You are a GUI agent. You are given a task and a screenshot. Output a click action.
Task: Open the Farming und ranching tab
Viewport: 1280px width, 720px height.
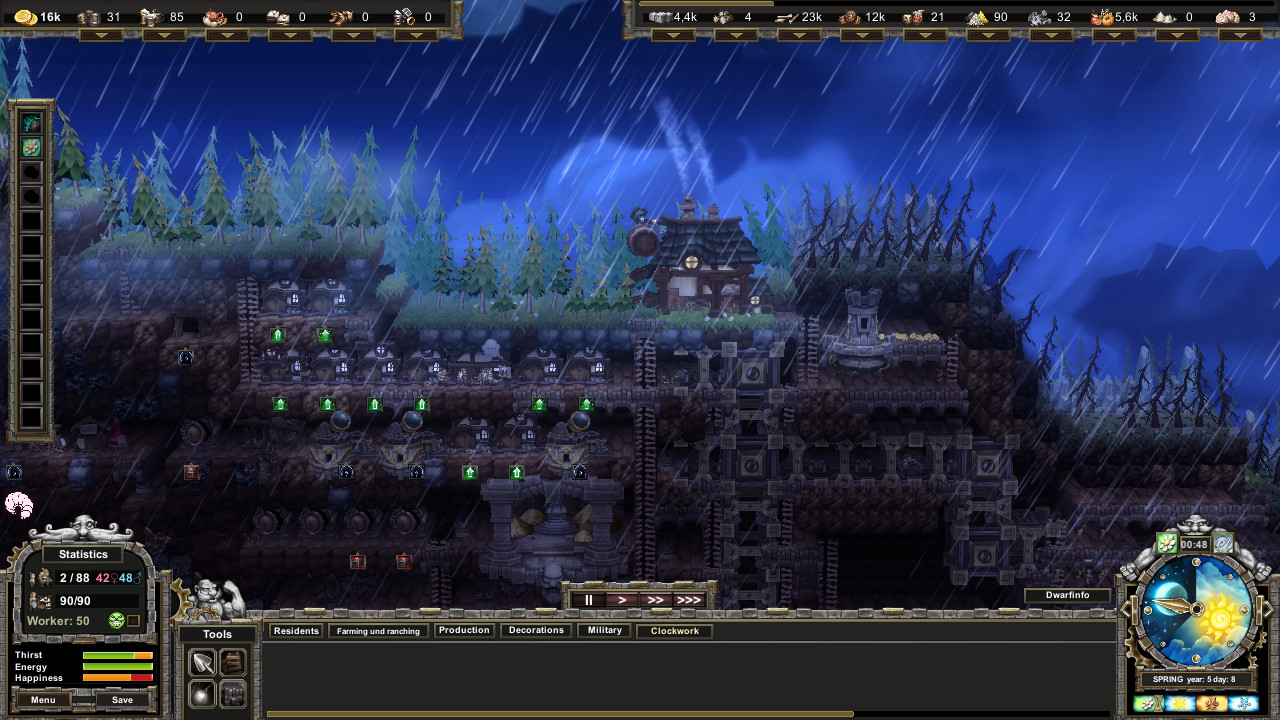pos(378,630)
